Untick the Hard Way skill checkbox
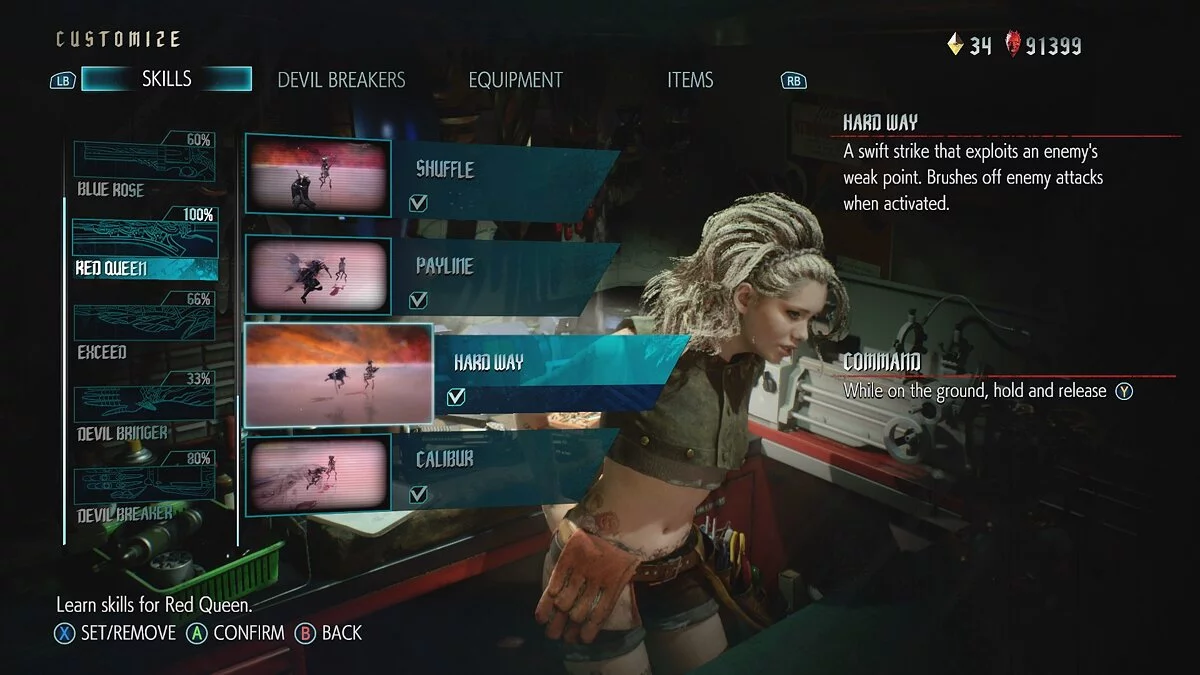1200x675 pixels. [x=457, y=397]
